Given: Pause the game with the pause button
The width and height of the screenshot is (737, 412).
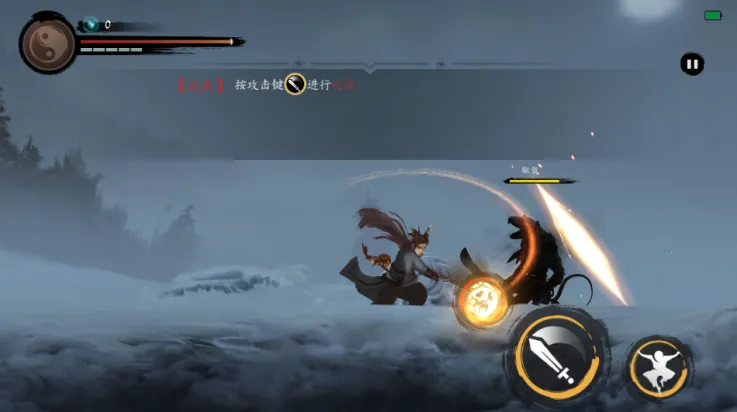Looking at the screenshot, I should click(x=692, y=65).
